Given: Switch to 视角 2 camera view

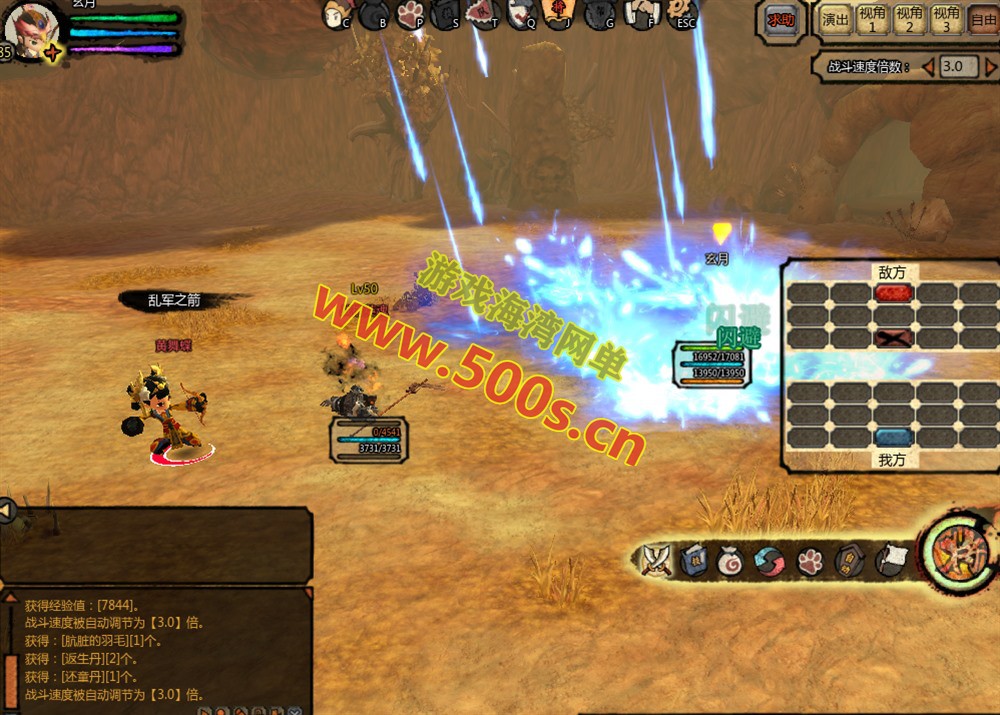Looking at the screenshot, I should [x=909, y=19].
